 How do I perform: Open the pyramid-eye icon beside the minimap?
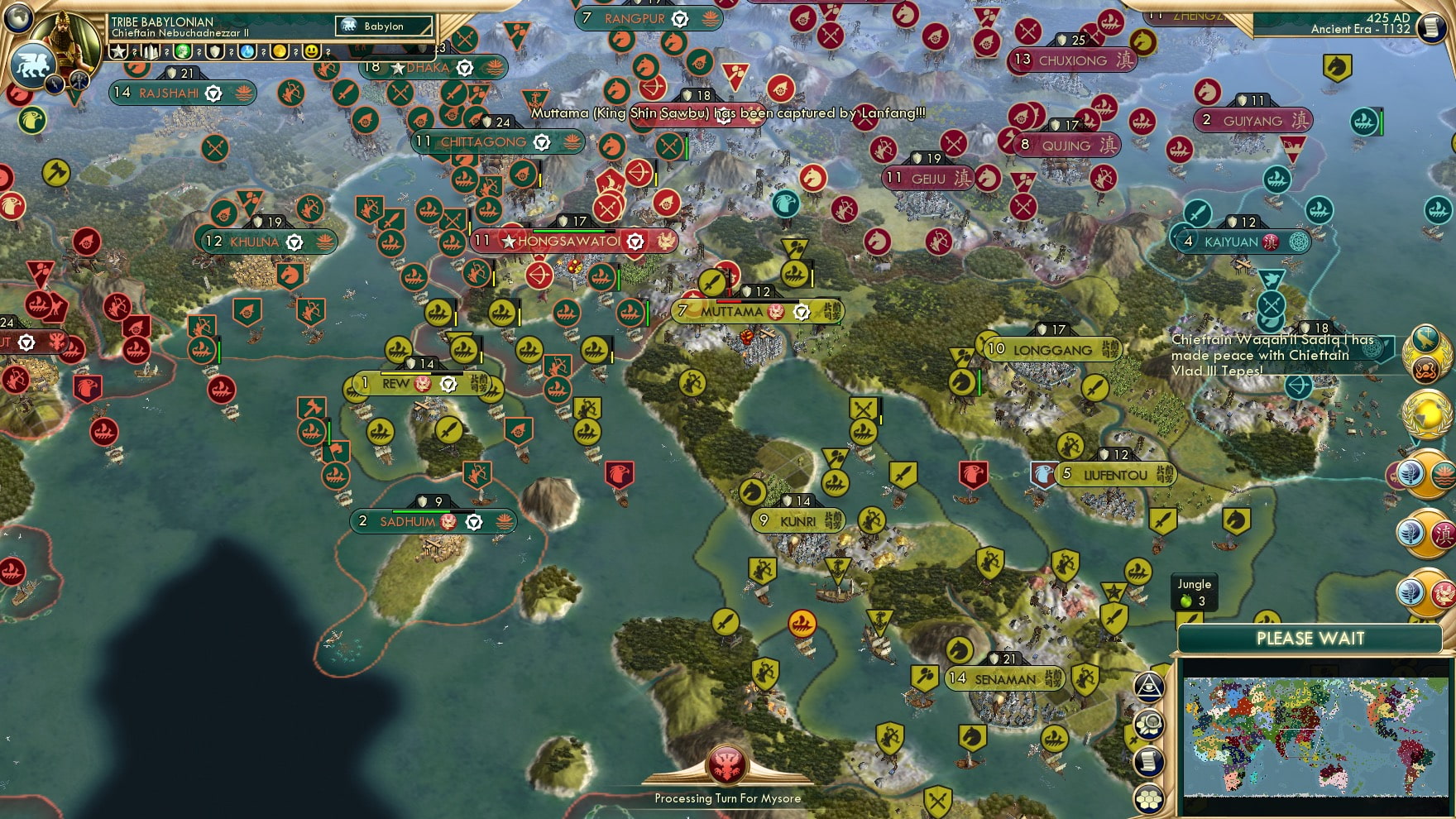(1149, 685)
